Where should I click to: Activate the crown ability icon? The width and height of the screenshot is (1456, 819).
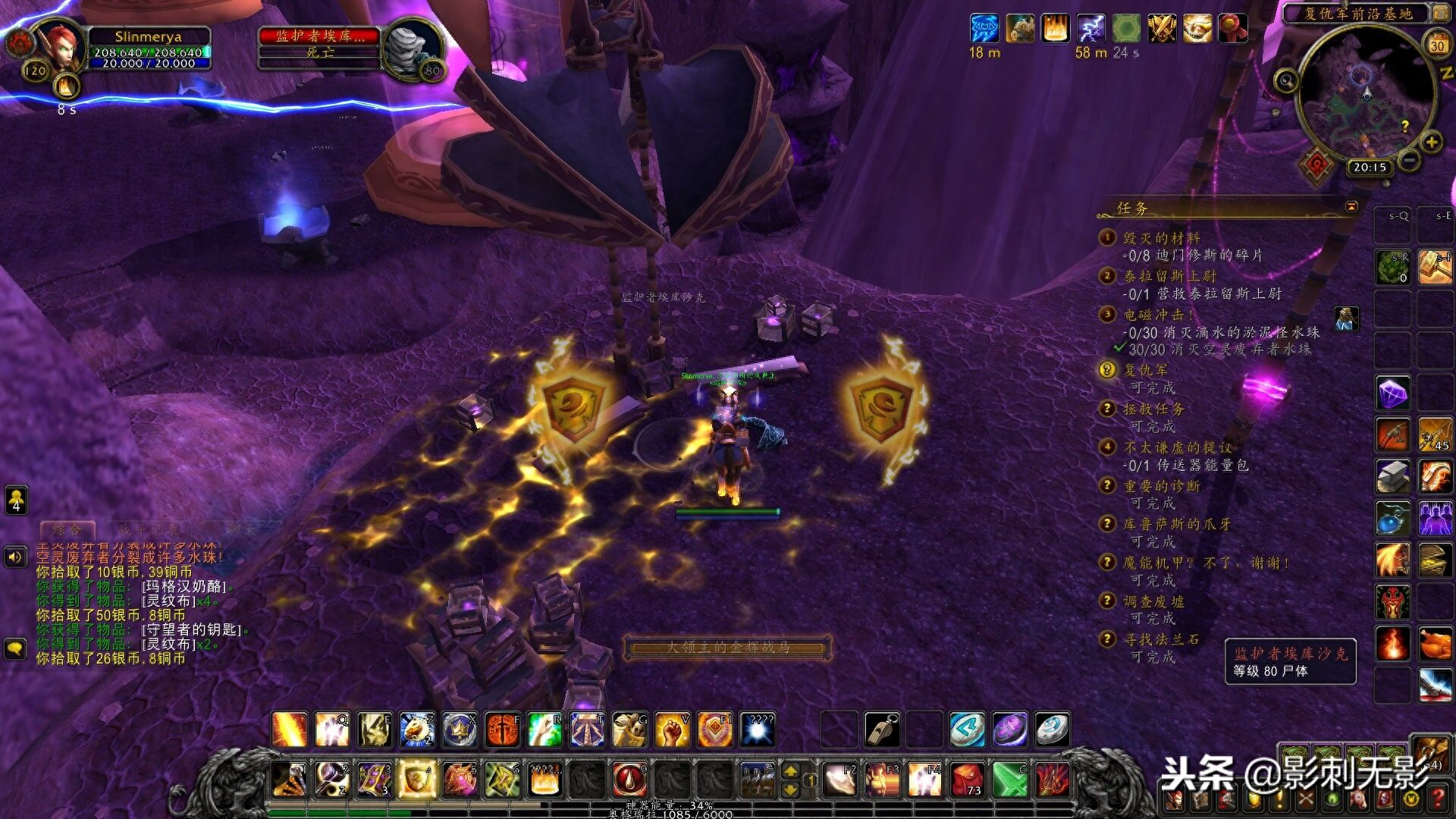460,730
